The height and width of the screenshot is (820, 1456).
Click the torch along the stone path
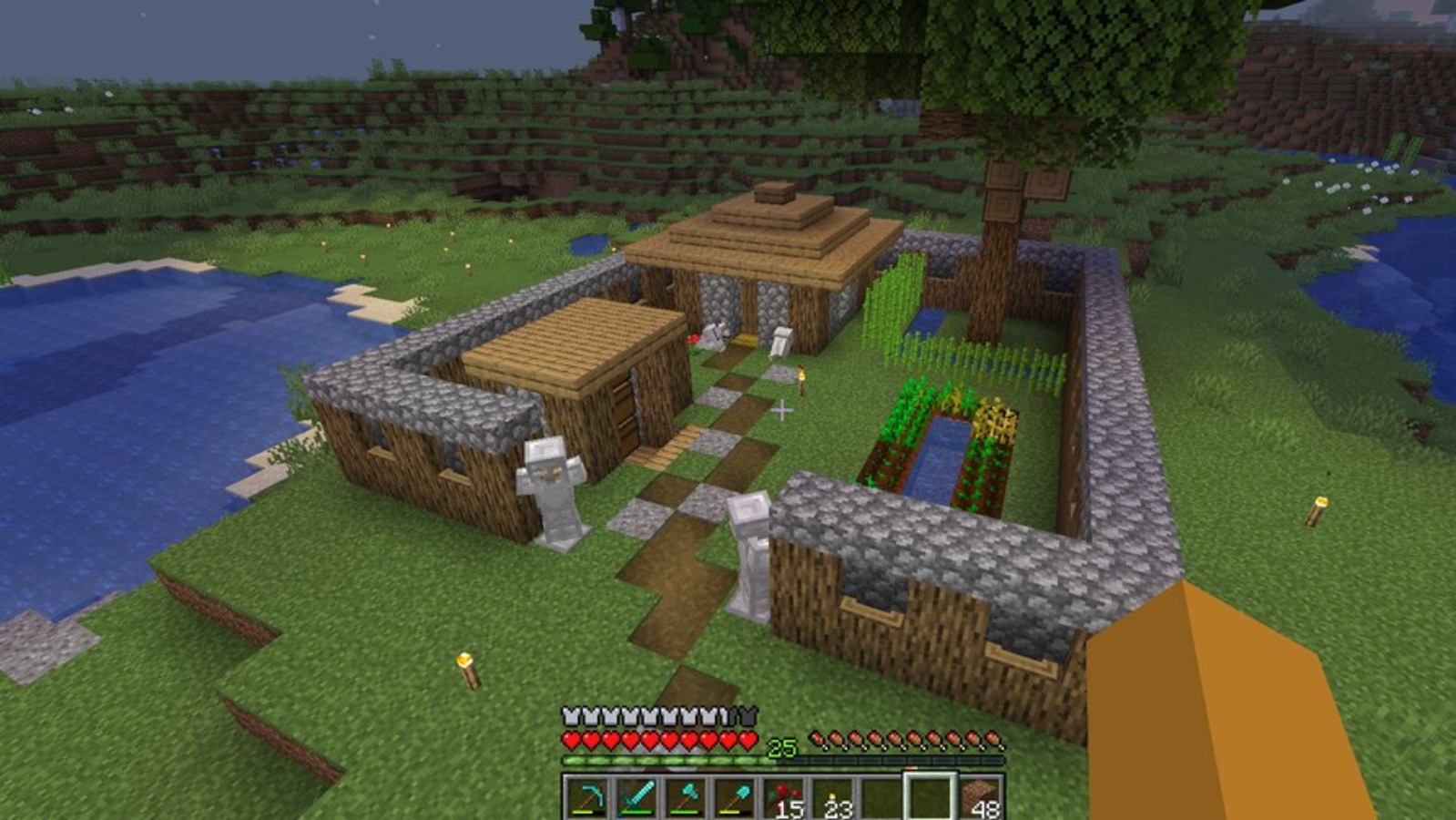pos(801,378)
